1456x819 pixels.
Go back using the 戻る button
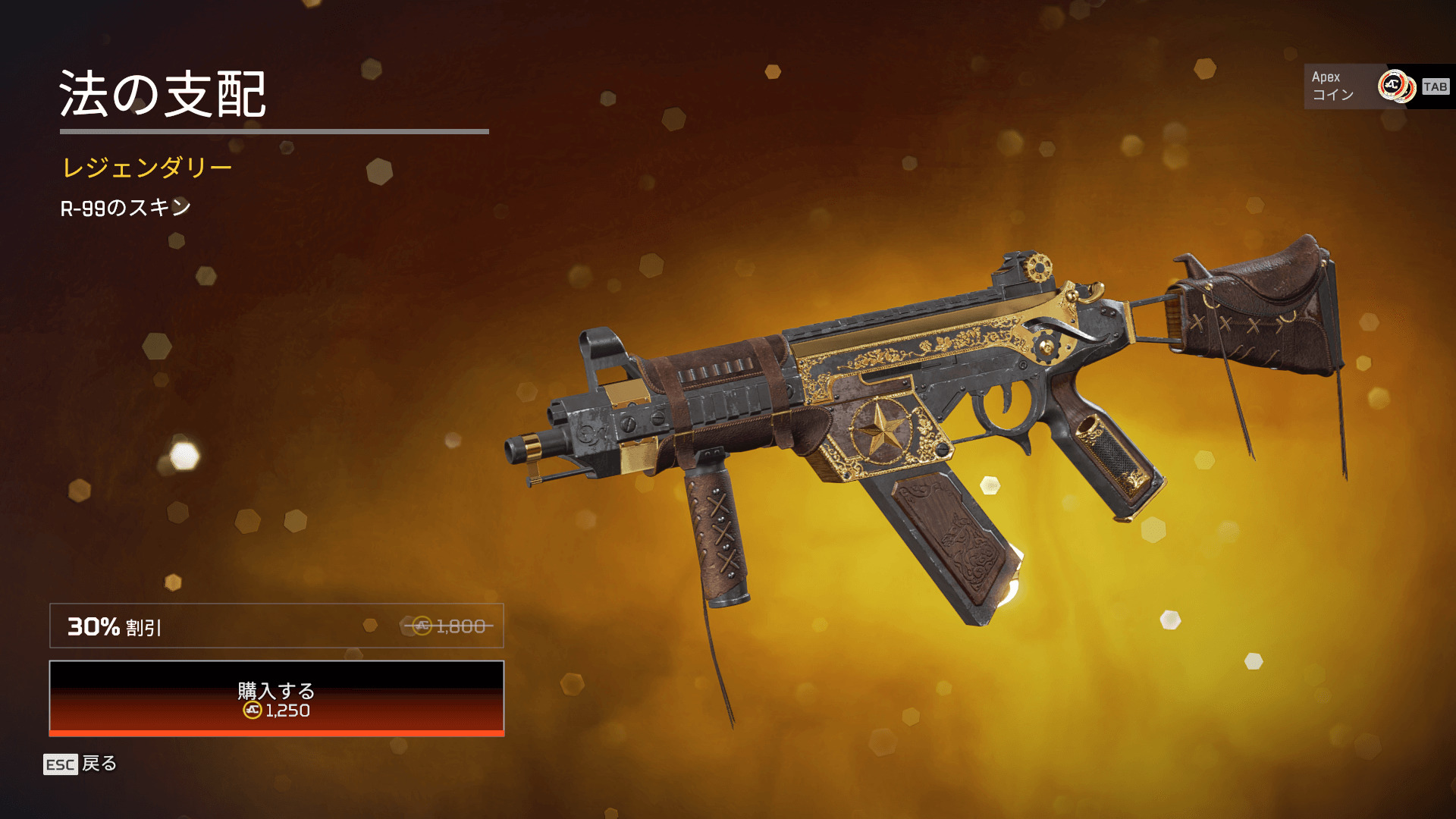[x=80, y=764]
